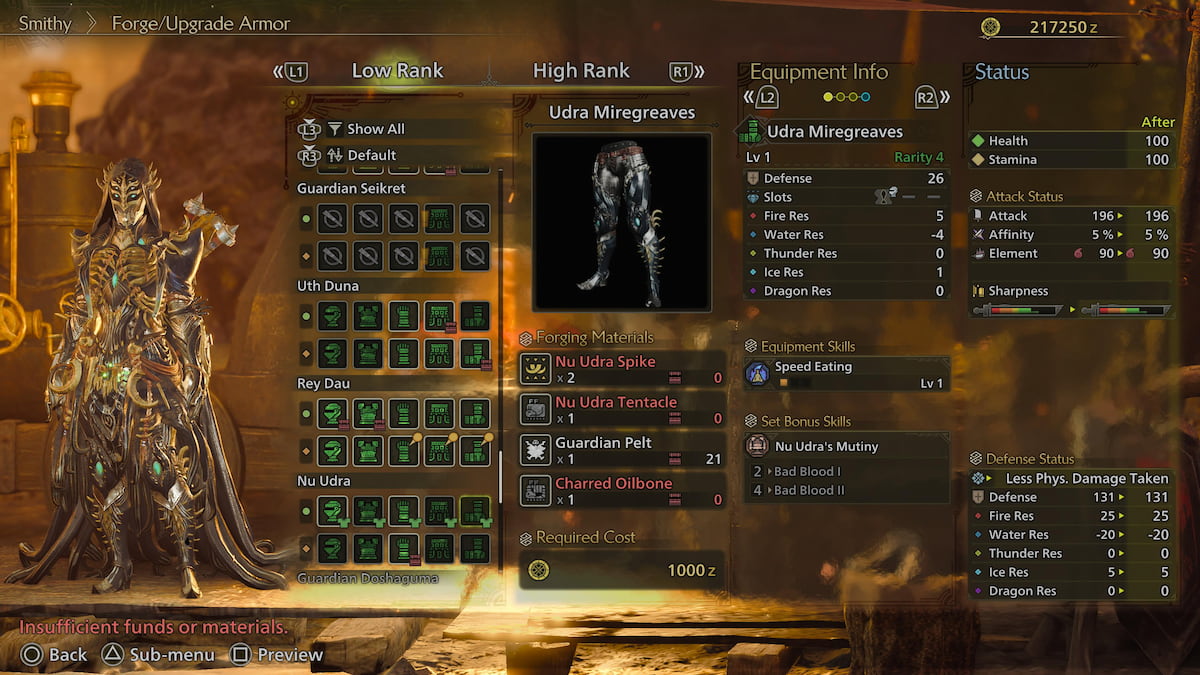Select the Nu Udra Tentacle material row
This screenshot has height=675, width=1200.
(x=622, y=409)
